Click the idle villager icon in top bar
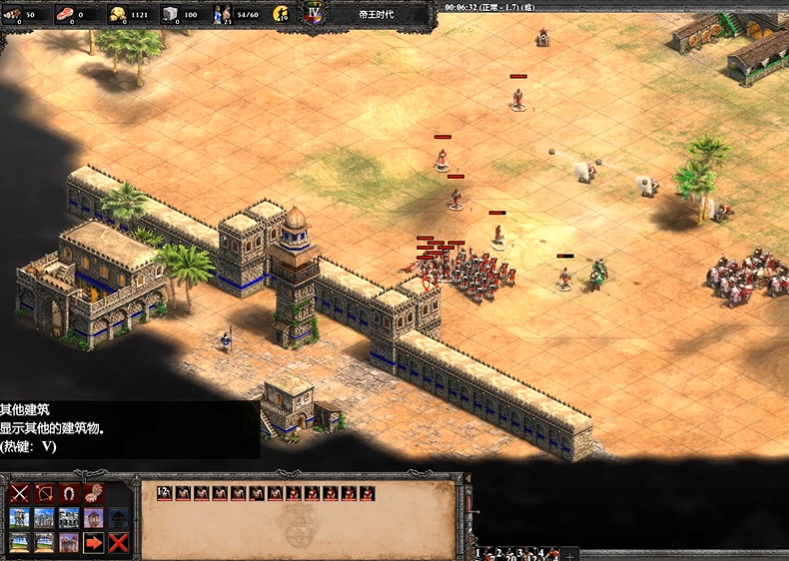This screenshot has width=789, height=561. (281, 14)
